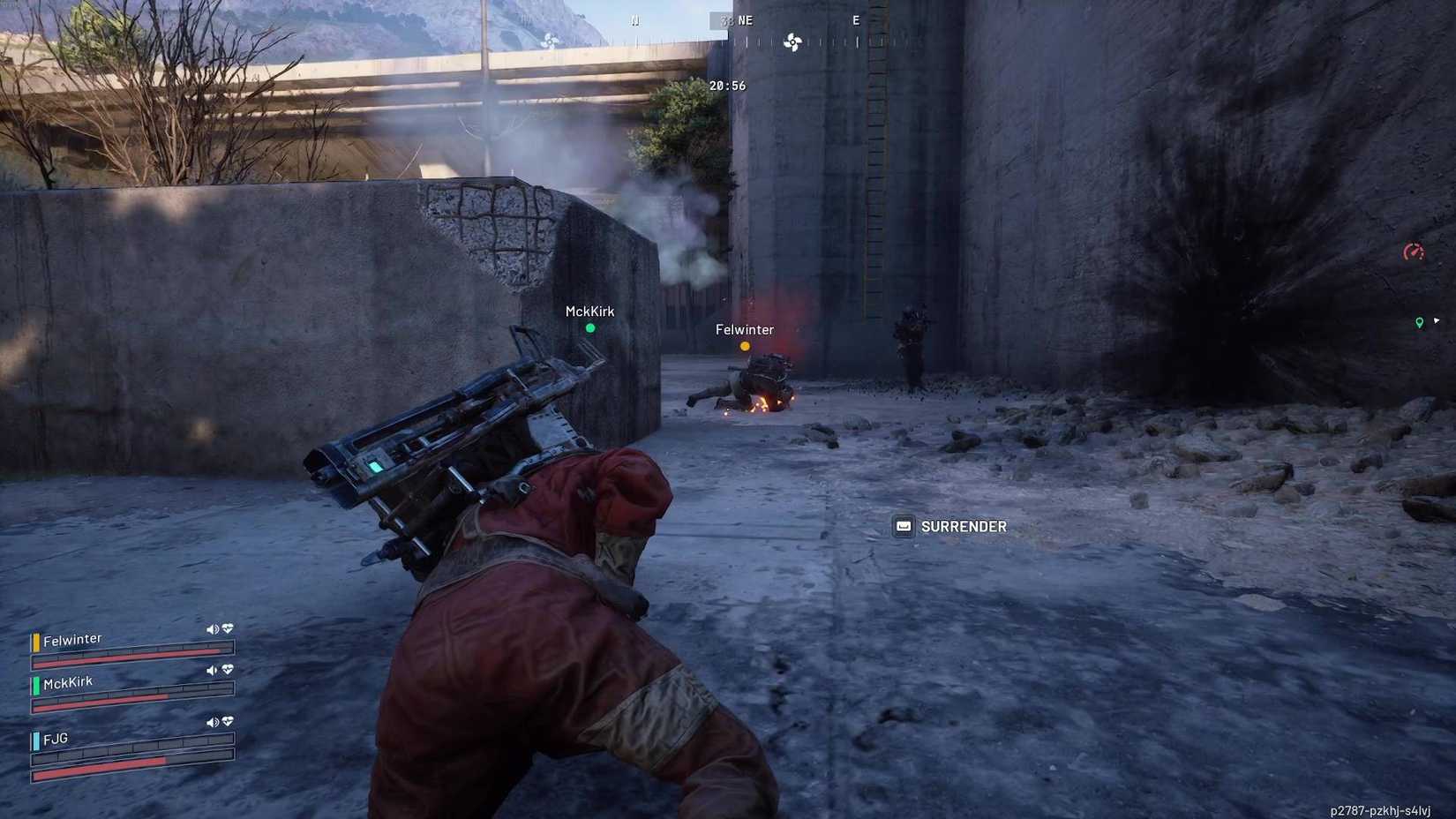Mute FJG's voice speaker

point(212,721)
